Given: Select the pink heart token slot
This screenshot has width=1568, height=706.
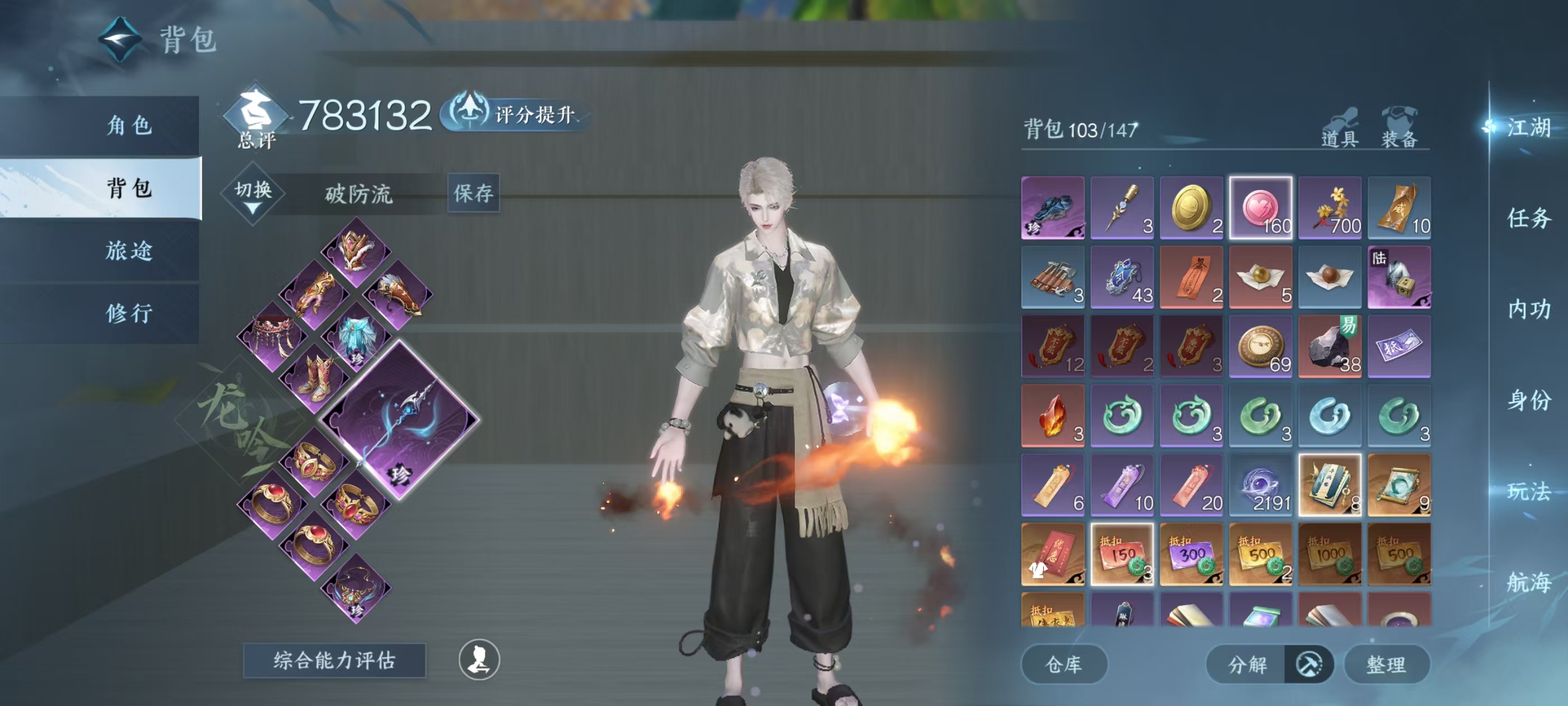Looking at the screenshot, I should [x=1261, y=208].
